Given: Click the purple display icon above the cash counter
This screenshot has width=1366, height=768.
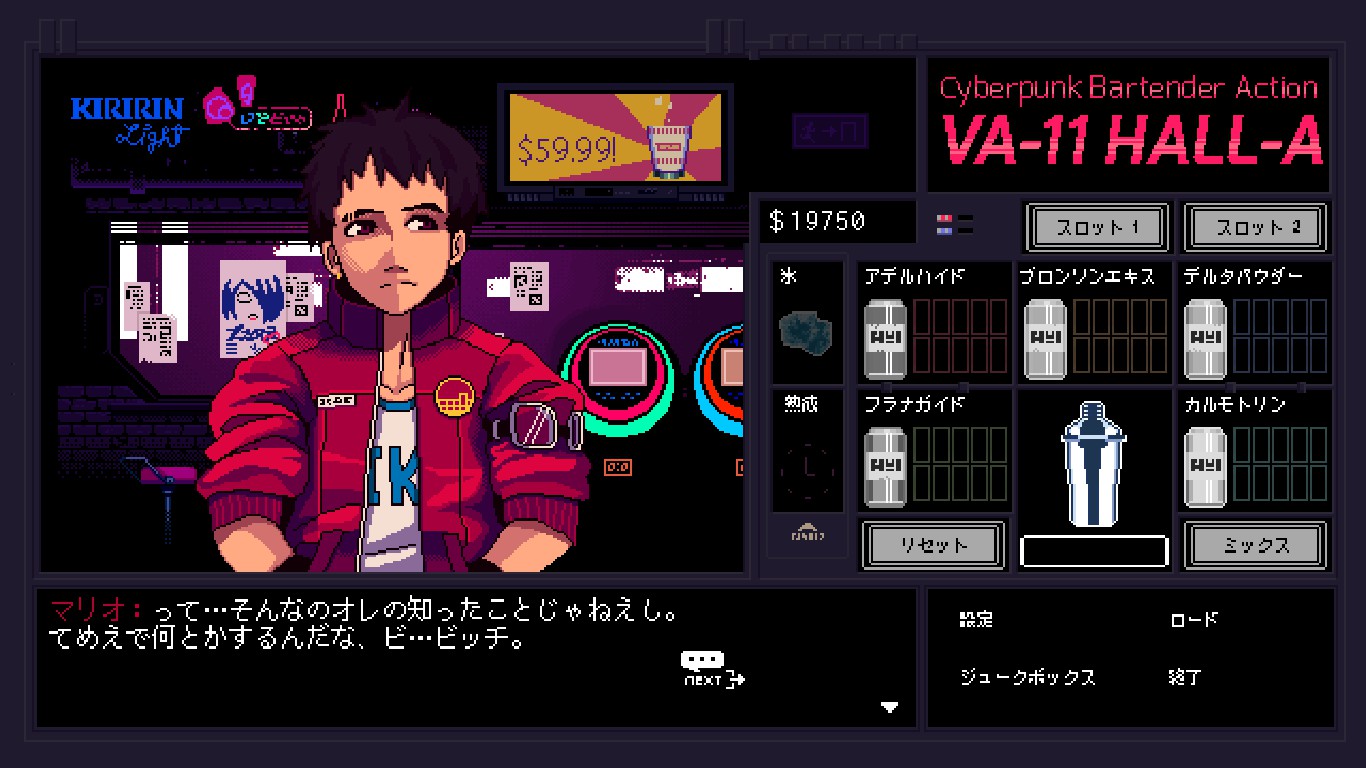Looking at the screenshot, I should [831, 133].
